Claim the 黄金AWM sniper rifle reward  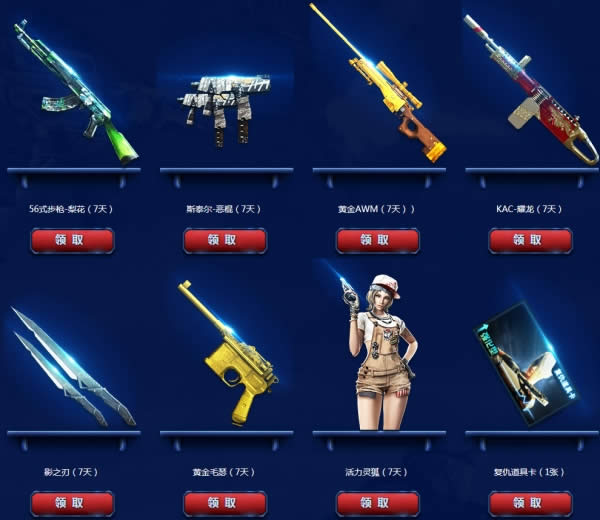coord(377,241)
